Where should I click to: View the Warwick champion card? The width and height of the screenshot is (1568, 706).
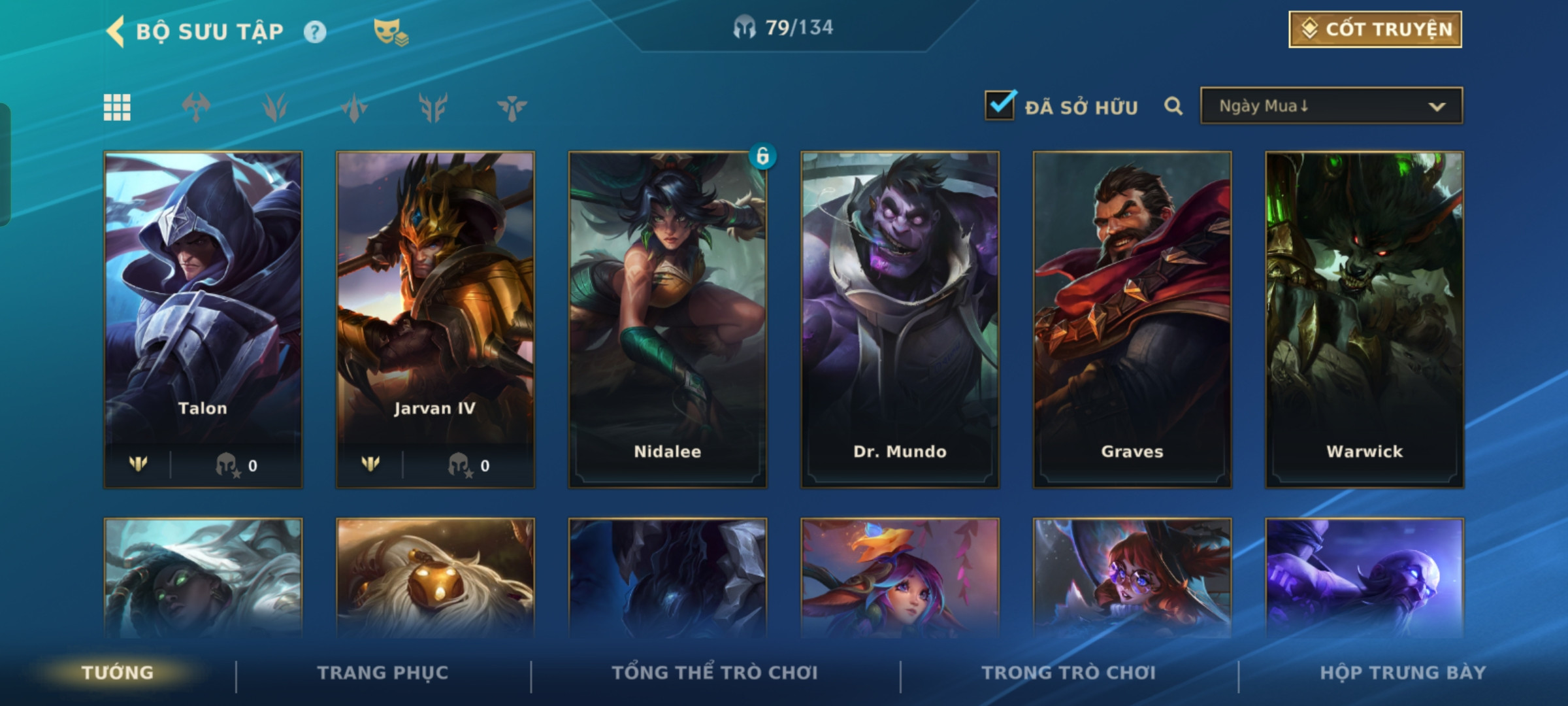[x=1364, y=320]
